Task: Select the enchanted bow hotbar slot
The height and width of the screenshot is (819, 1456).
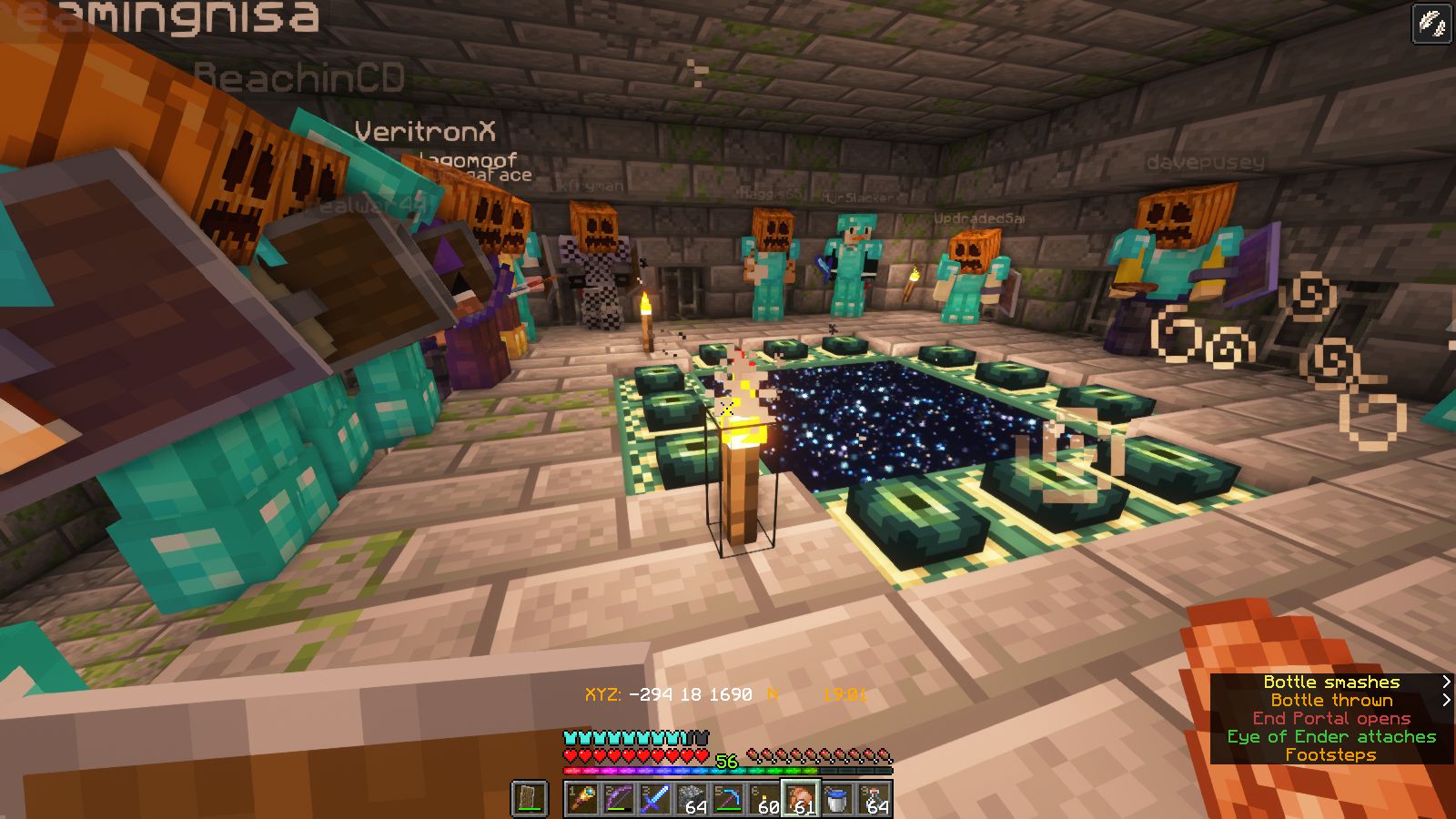Action: (619, 799)
